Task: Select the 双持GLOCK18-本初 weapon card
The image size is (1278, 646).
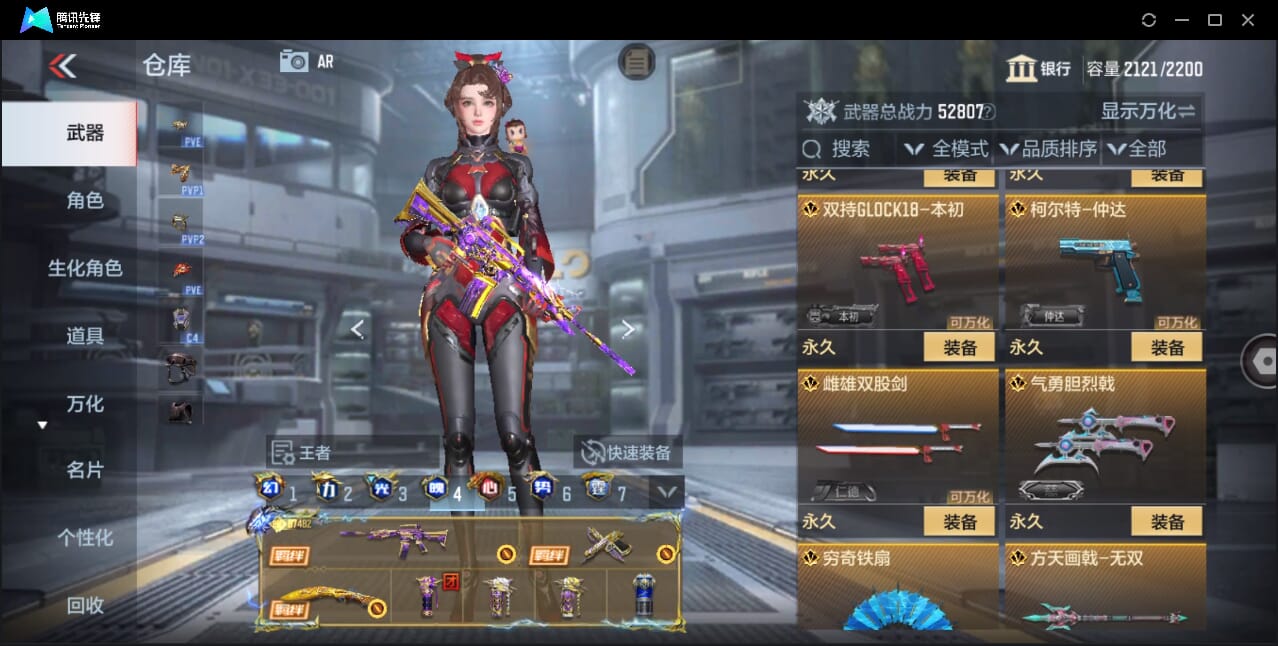Action: tap(897, 262)
